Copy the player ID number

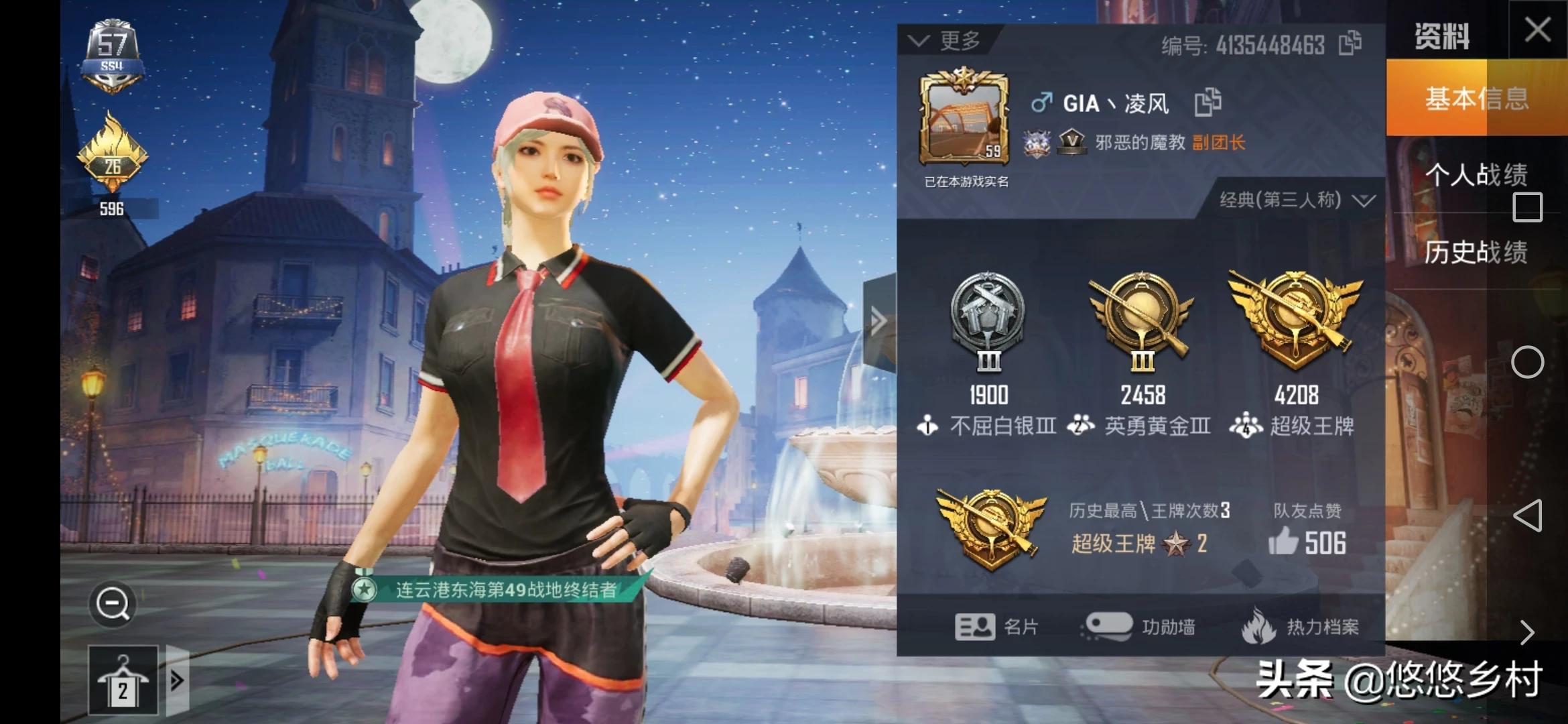tap(1350, 44)
